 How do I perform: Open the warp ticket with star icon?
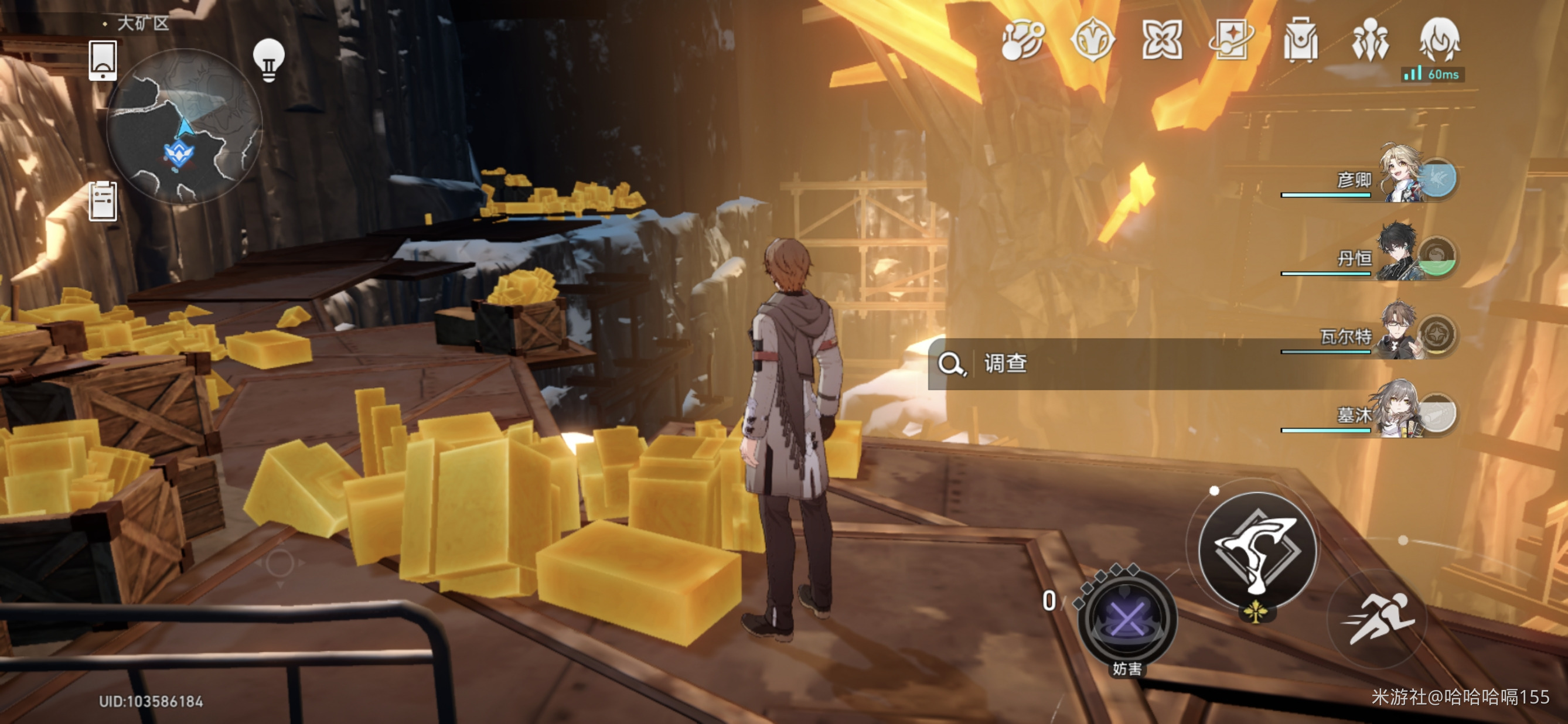click(x=1232, y=41)
